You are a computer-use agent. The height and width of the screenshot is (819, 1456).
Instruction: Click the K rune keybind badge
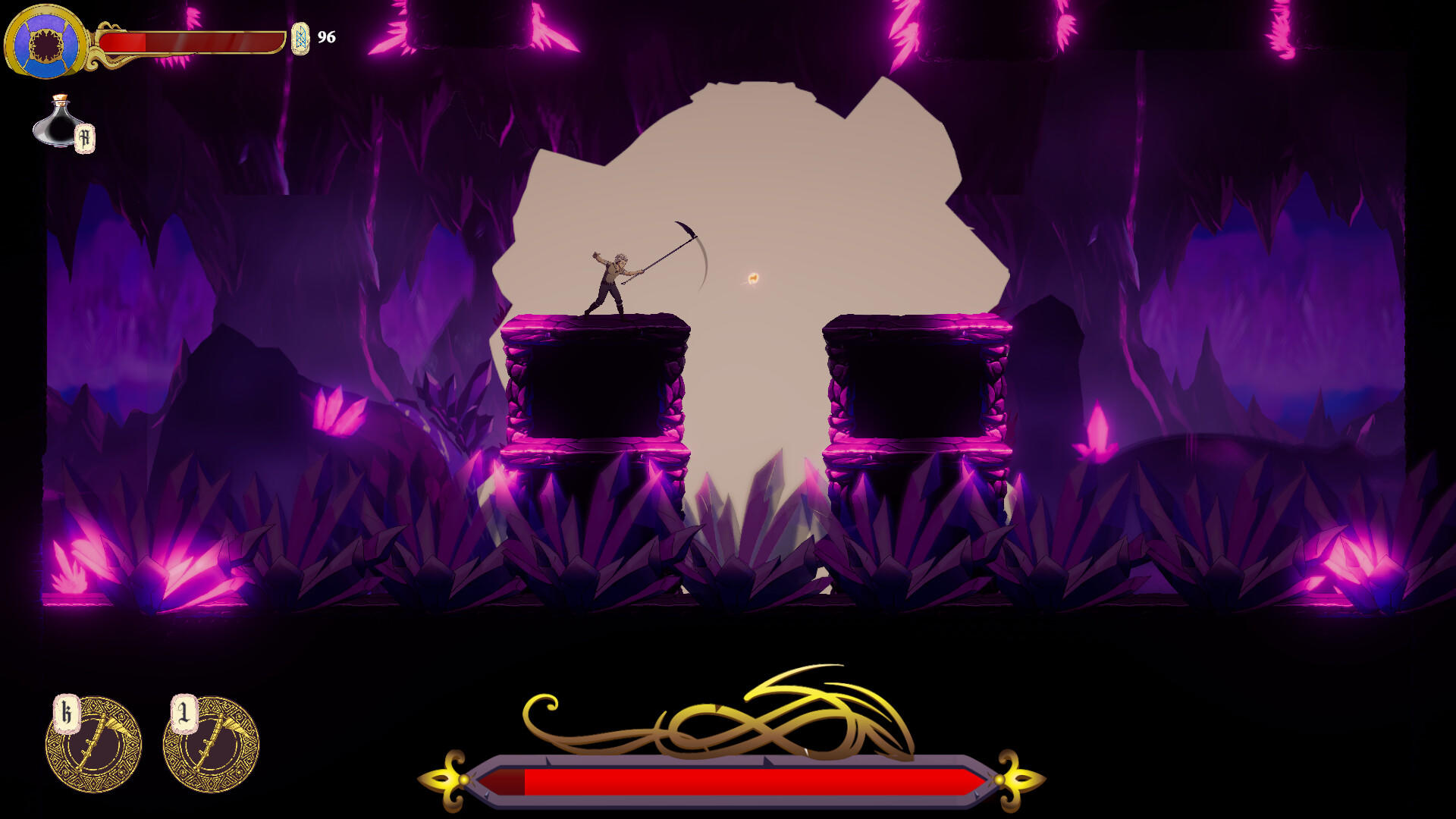click(67, 711)
